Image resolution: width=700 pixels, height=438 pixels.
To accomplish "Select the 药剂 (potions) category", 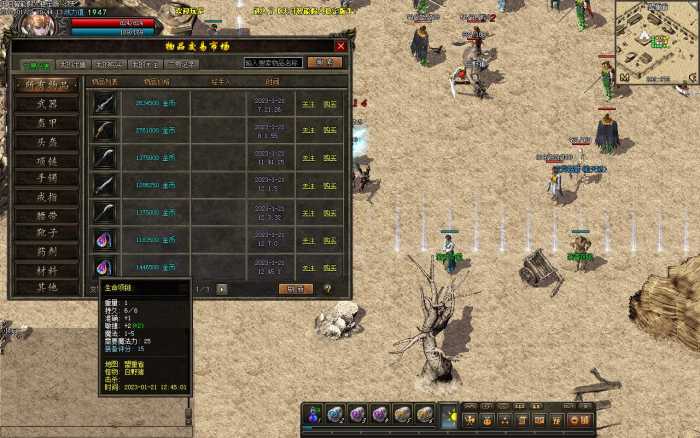I will coord(47,251).
